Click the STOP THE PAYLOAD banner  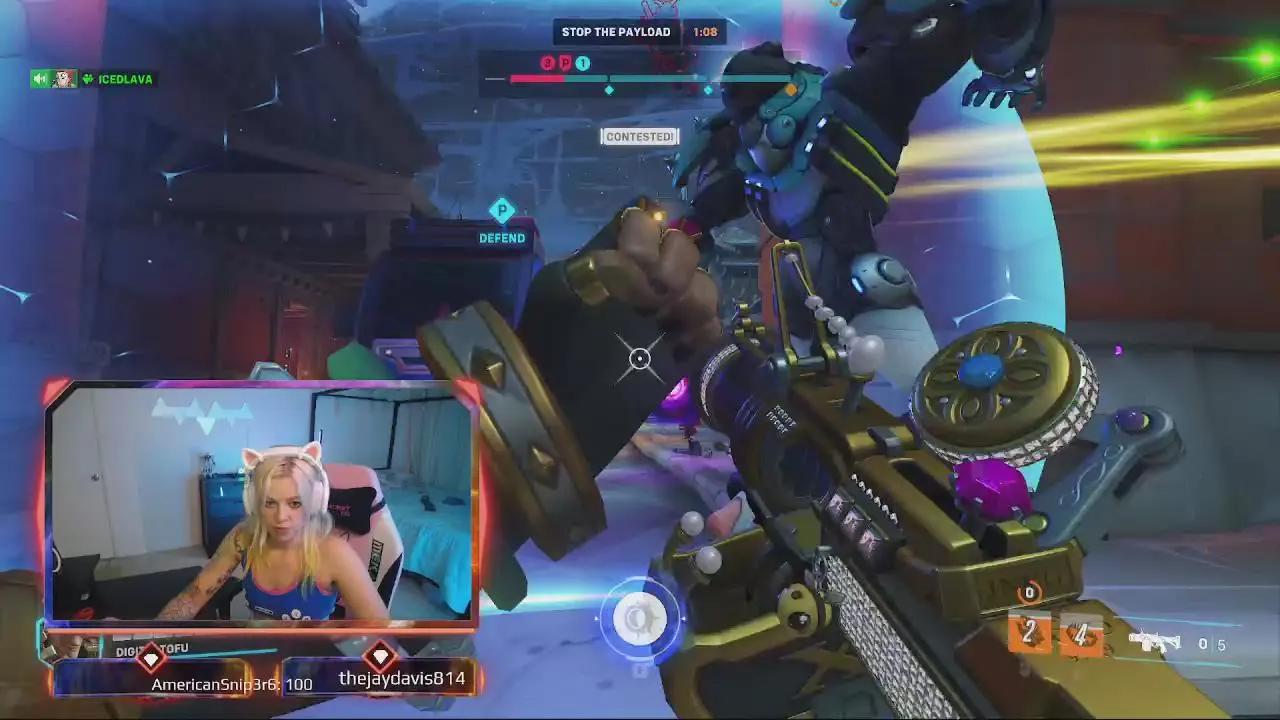(616, 31)
